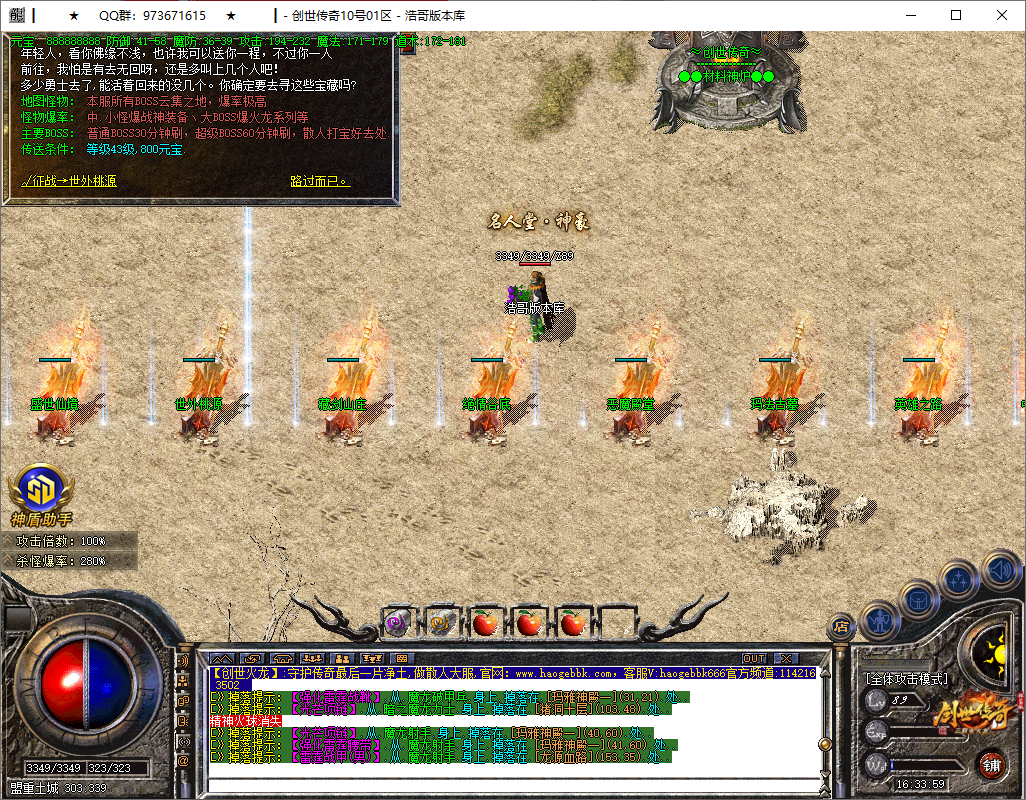
Task: Open the character figure panel button
Action: click(877, 619)
